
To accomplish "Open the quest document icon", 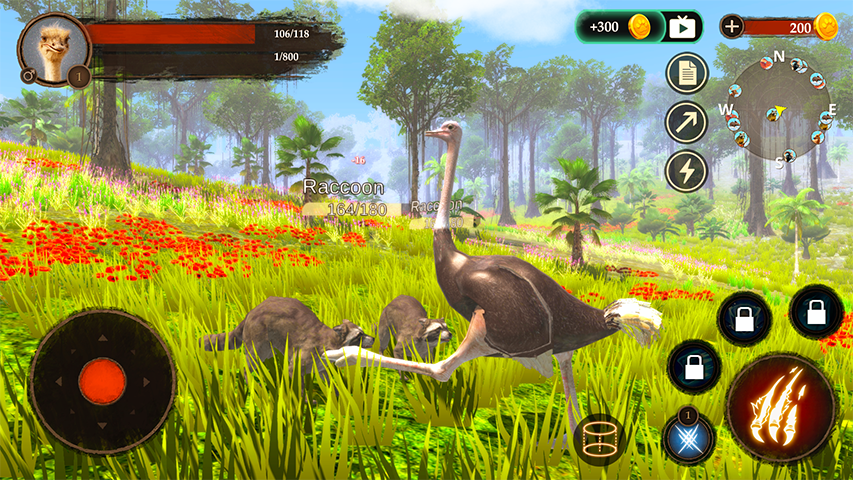I will [686, 73].
